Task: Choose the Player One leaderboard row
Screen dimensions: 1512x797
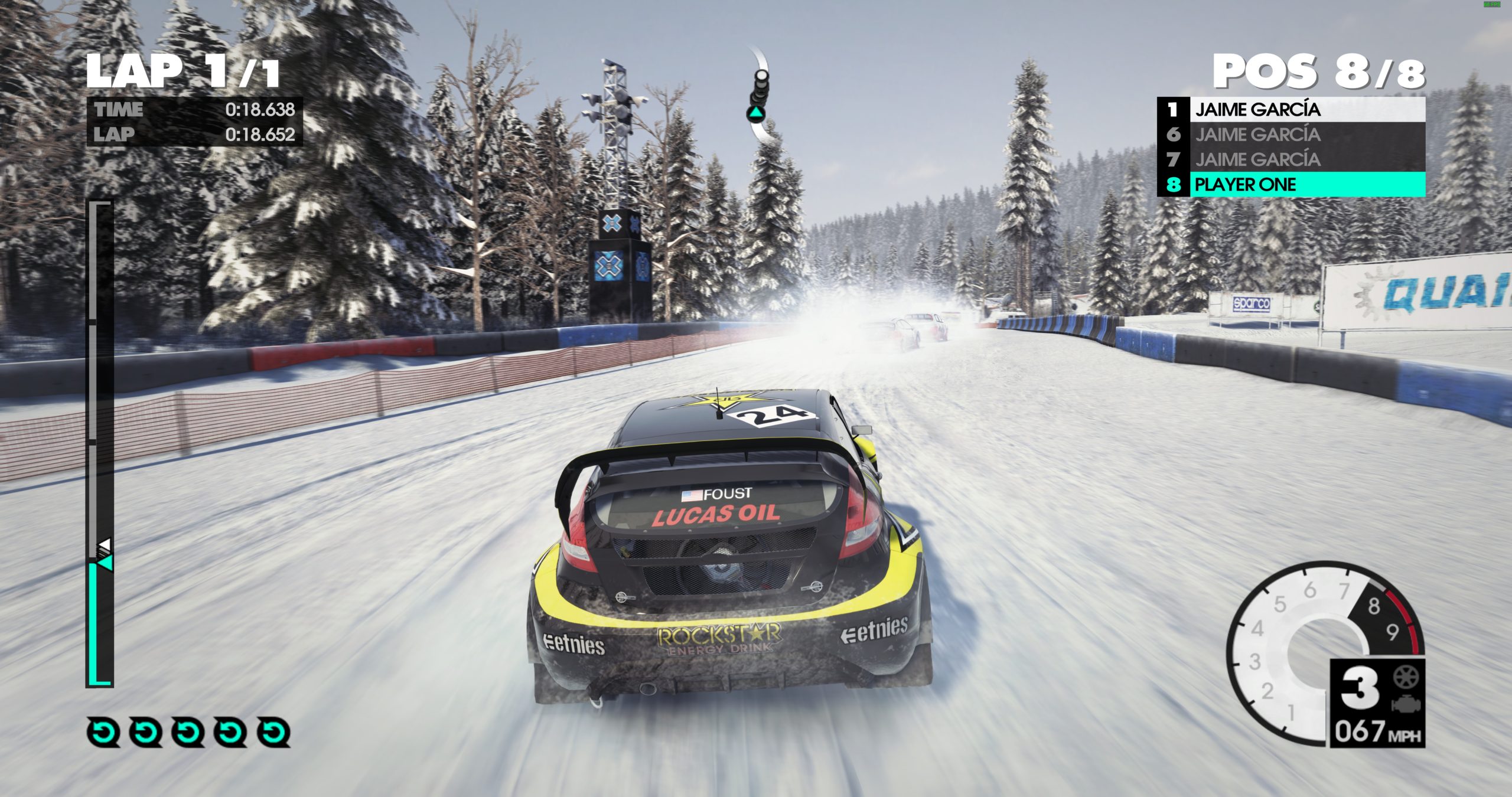Action: [x=1291, y=185]
